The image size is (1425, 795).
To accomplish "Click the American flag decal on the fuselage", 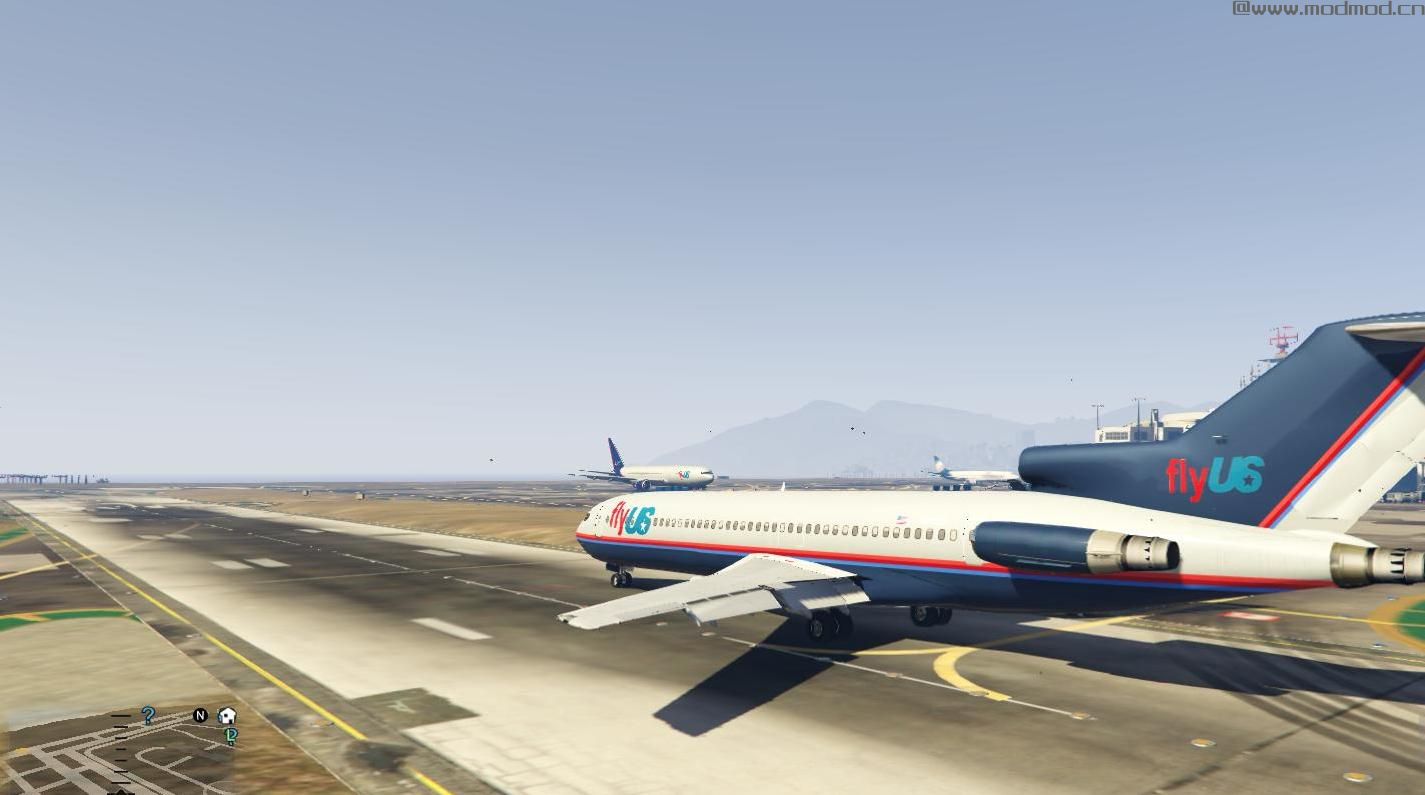I will click(x=903, y=518).
